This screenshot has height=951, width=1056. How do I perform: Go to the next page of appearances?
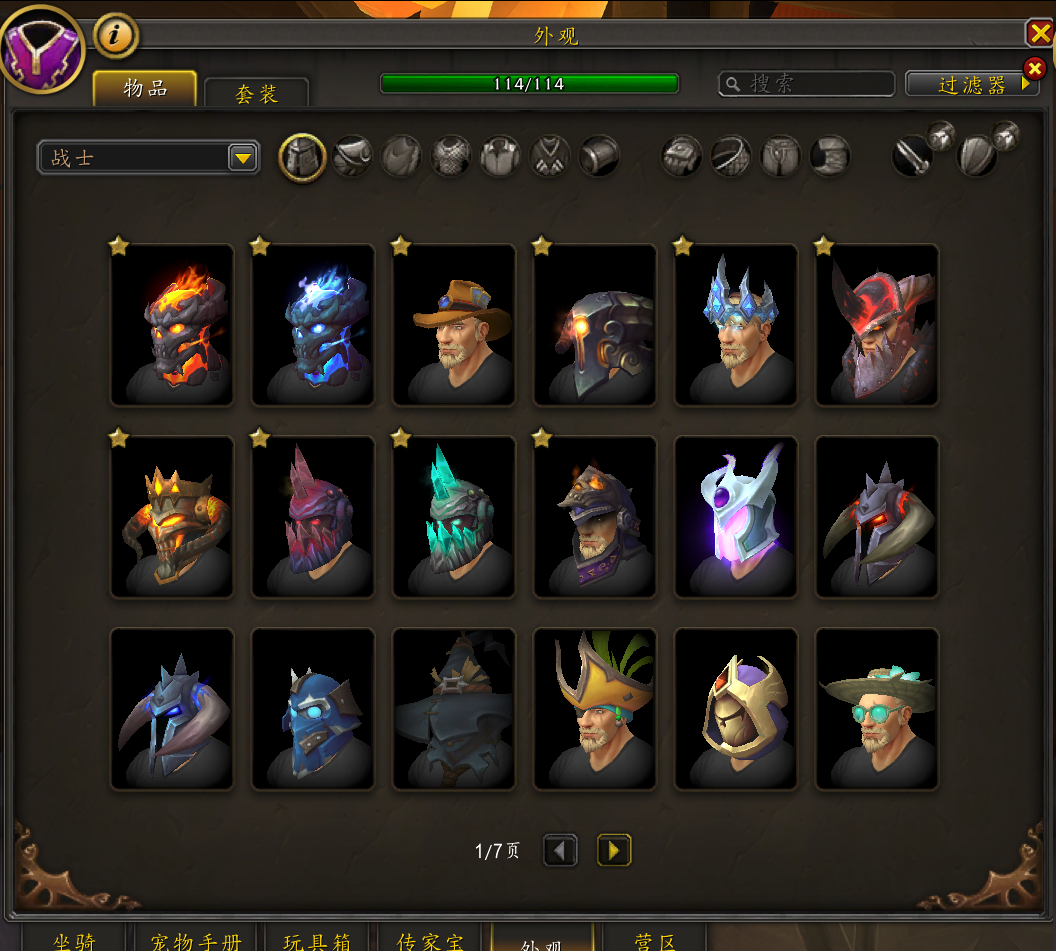[x=614, y=851]
